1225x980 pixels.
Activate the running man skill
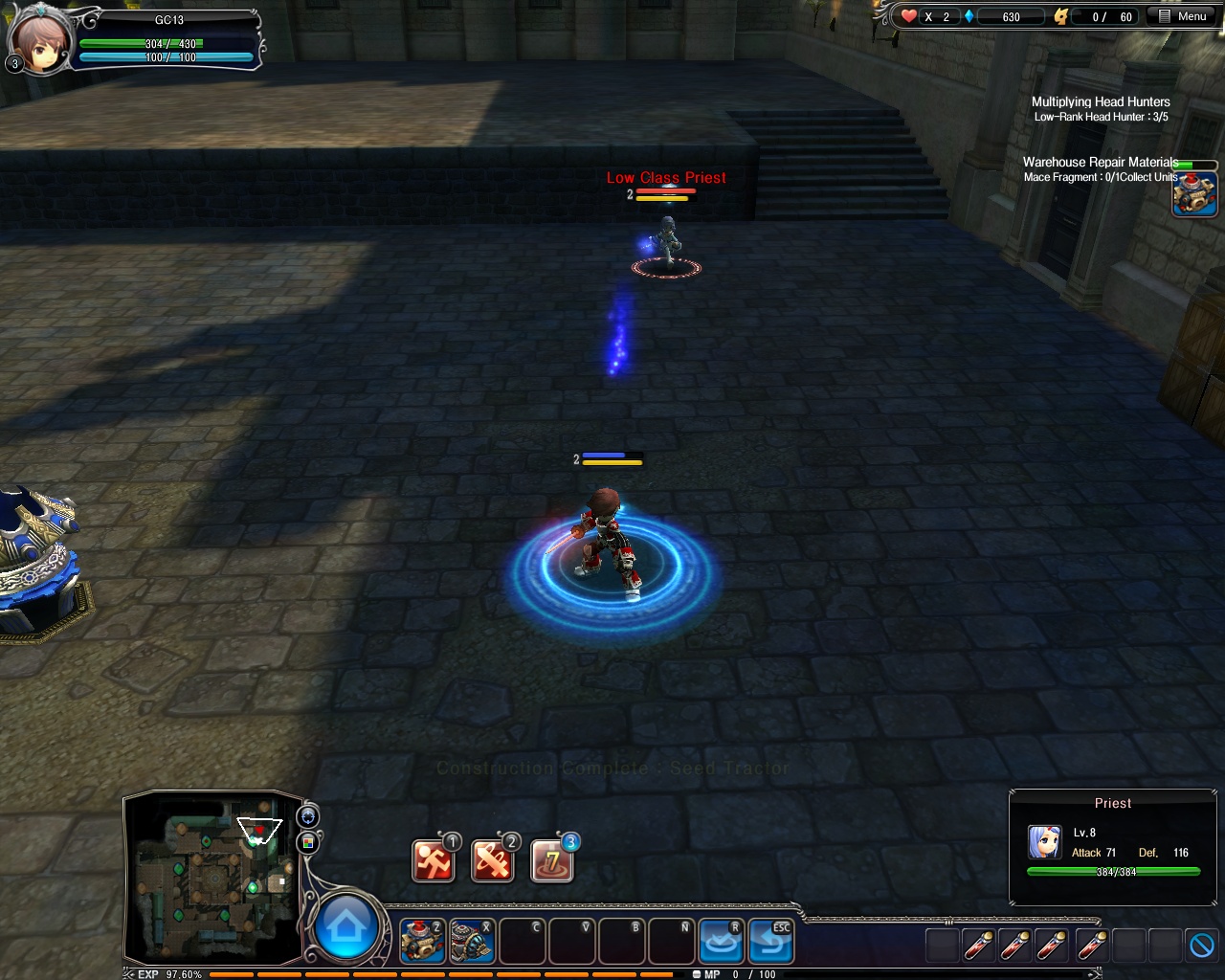(x=433, y=860)
